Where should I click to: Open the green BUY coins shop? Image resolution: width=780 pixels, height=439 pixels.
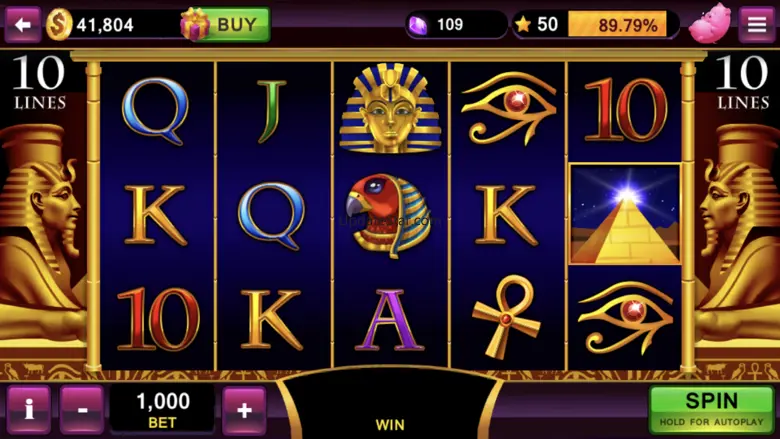(x=227, y=24)
